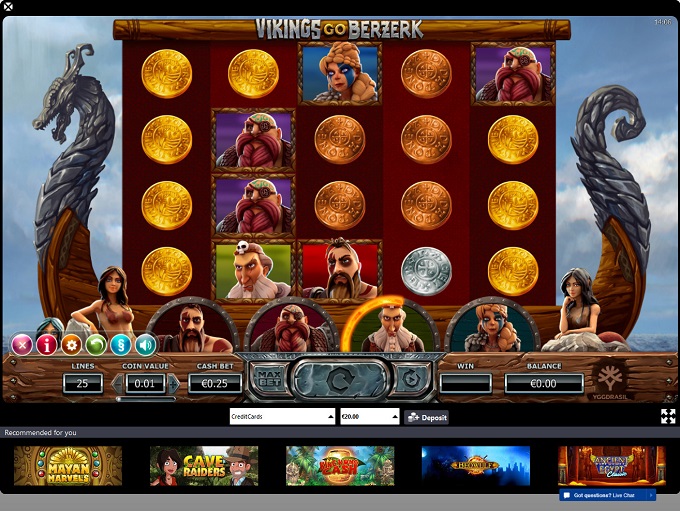Screen dimensions: 680x511
Task: Click the Deposit button
Action: point(427,417)
